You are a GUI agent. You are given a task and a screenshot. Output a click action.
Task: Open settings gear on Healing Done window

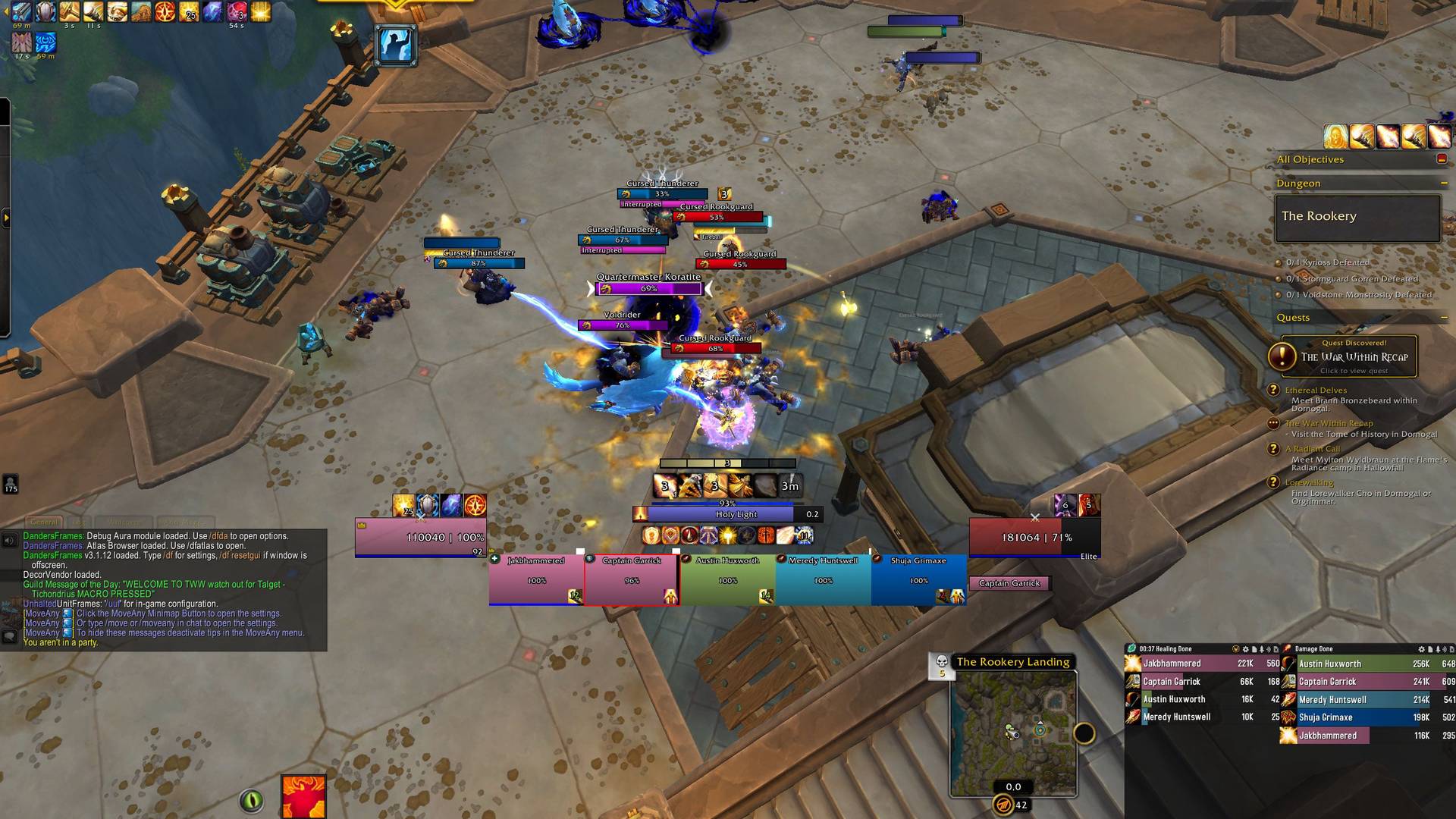click(1245, 649)
